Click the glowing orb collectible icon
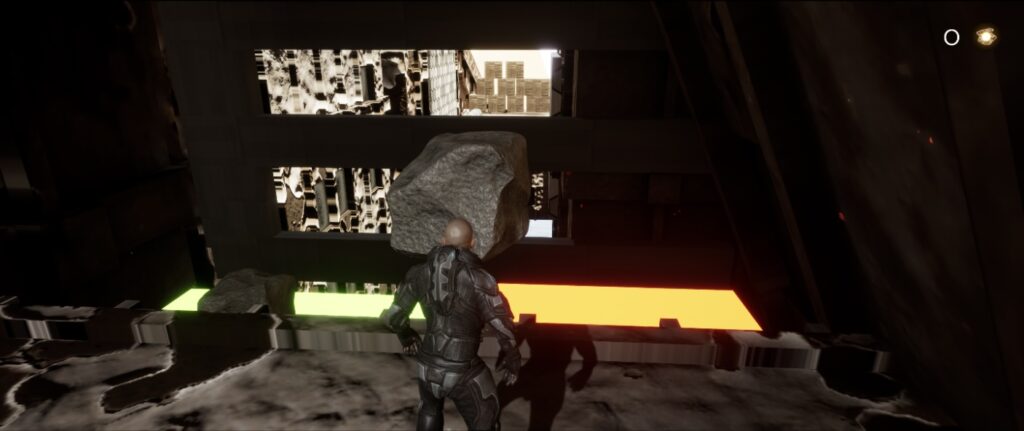This screenshot has width=1024, height=431. [986, 37]
